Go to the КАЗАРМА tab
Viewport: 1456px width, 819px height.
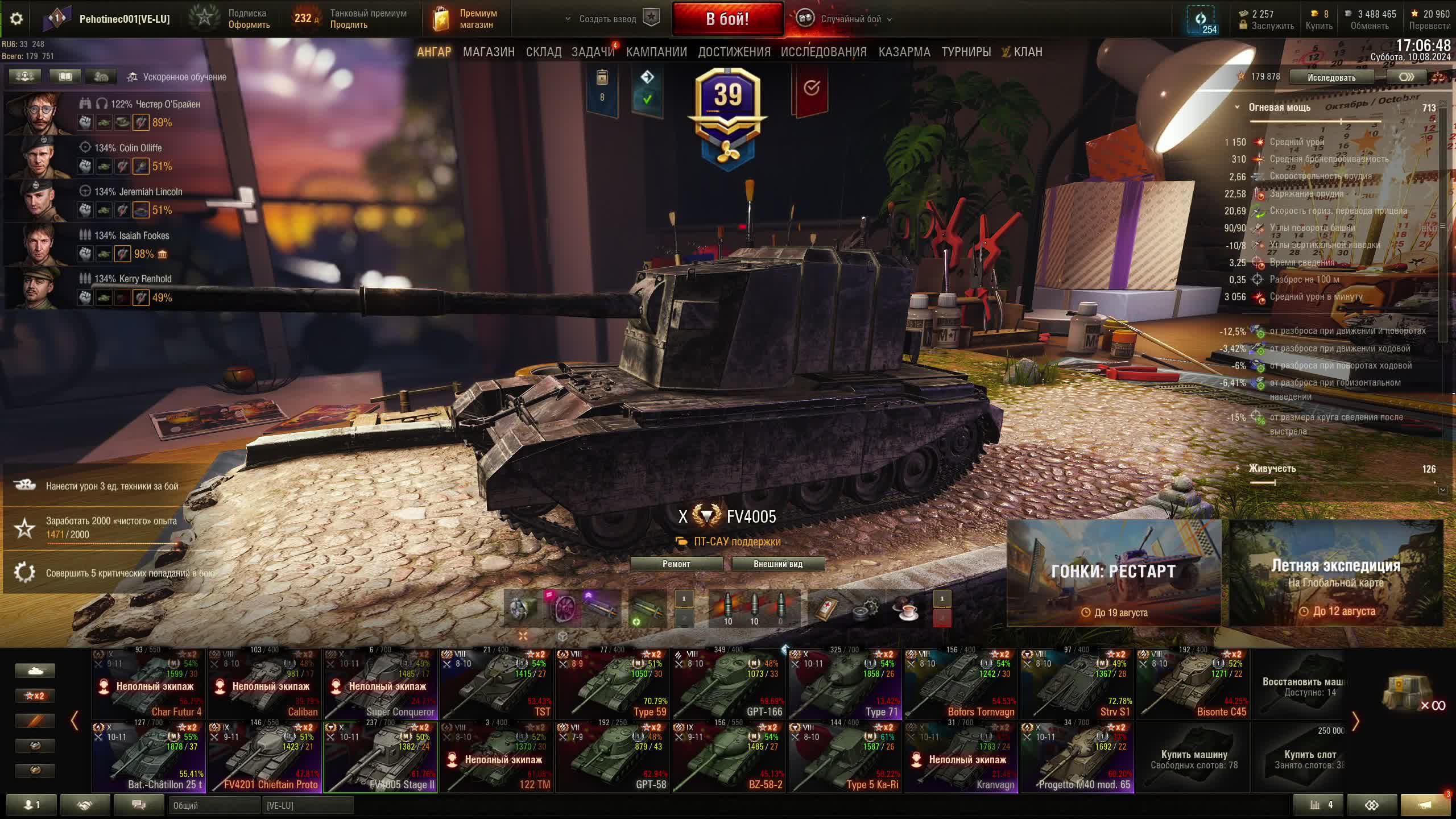904,52
